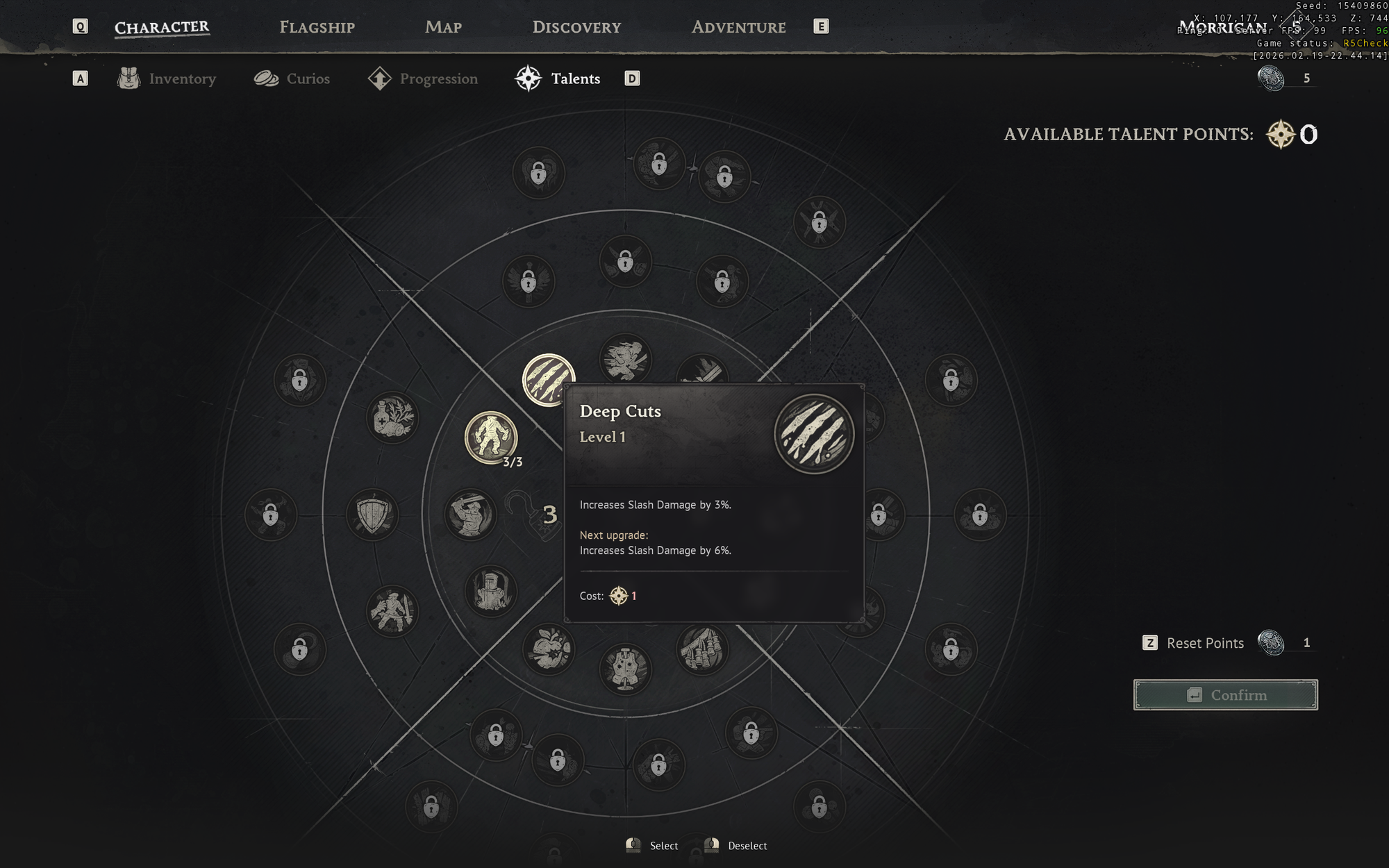Switch to the Character tab

tap(161, 27)
